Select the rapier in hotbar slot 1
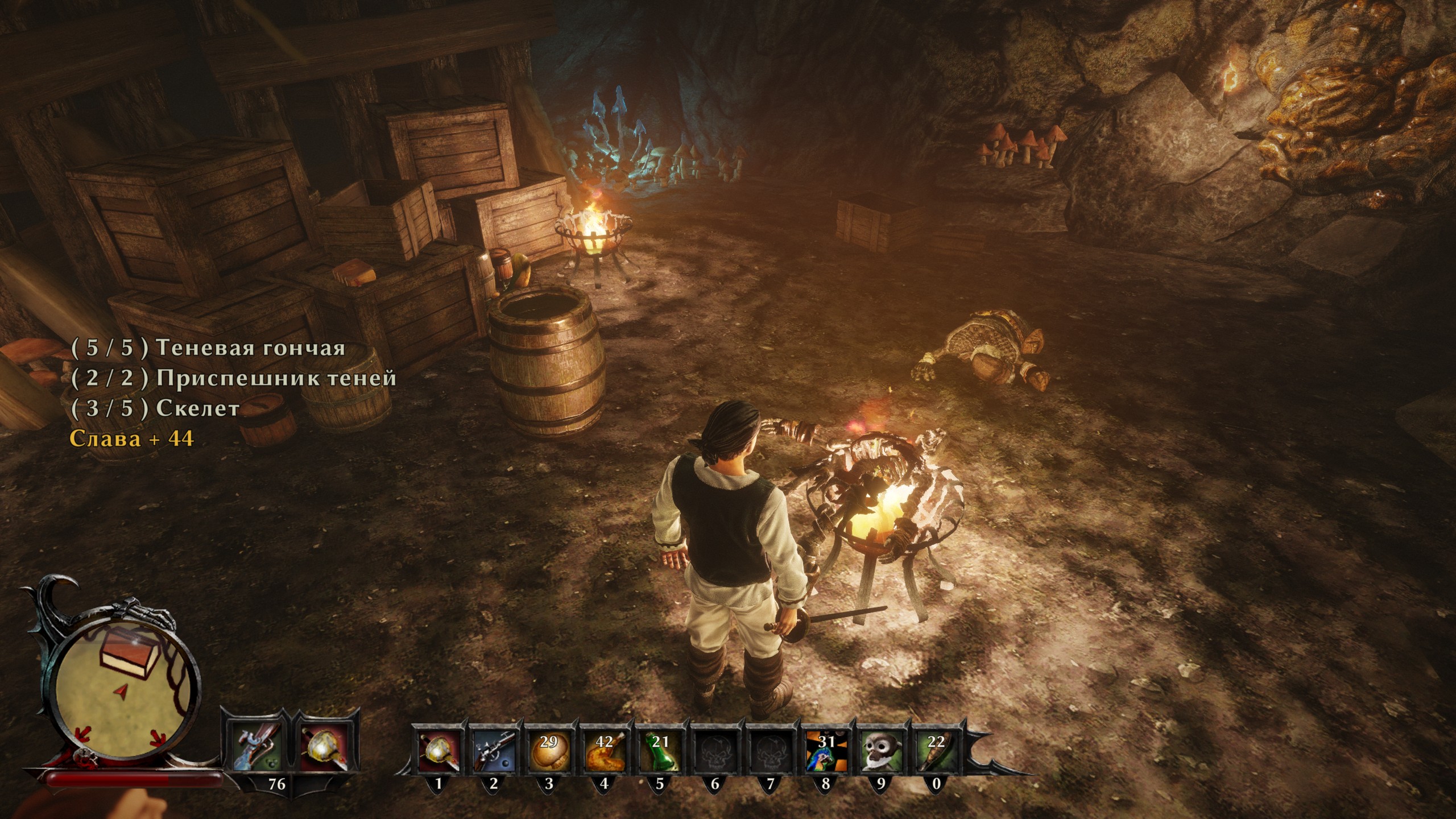This screenshot has width=1456, height=819. [x=438, y=748]
